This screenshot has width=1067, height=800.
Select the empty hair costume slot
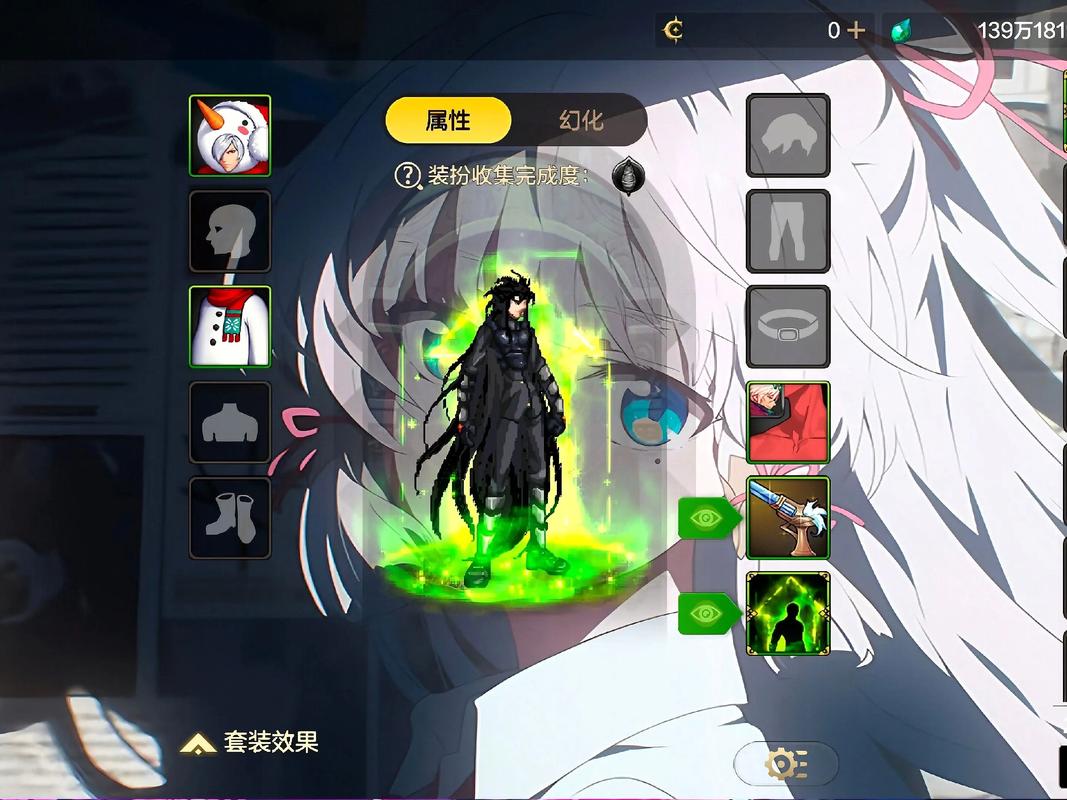[788, 135]
